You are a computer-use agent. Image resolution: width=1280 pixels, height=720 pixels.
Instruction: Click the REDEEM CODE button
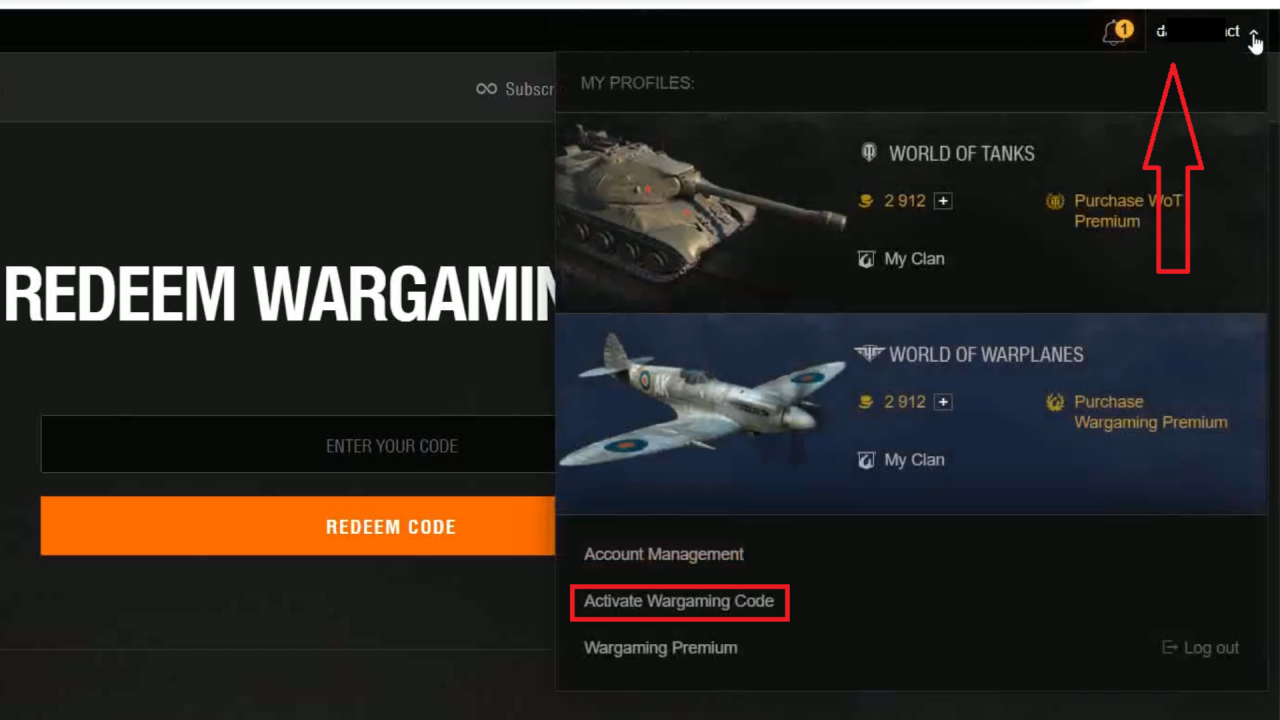coord(391,526)
